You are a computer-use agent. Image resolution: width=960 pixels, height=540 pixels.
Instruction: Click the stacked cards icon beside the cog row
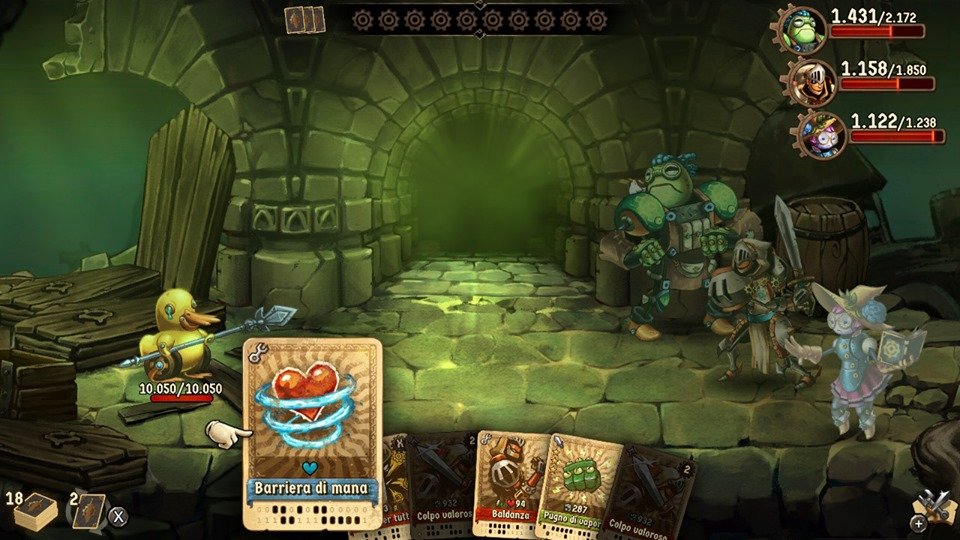[305, 20]
